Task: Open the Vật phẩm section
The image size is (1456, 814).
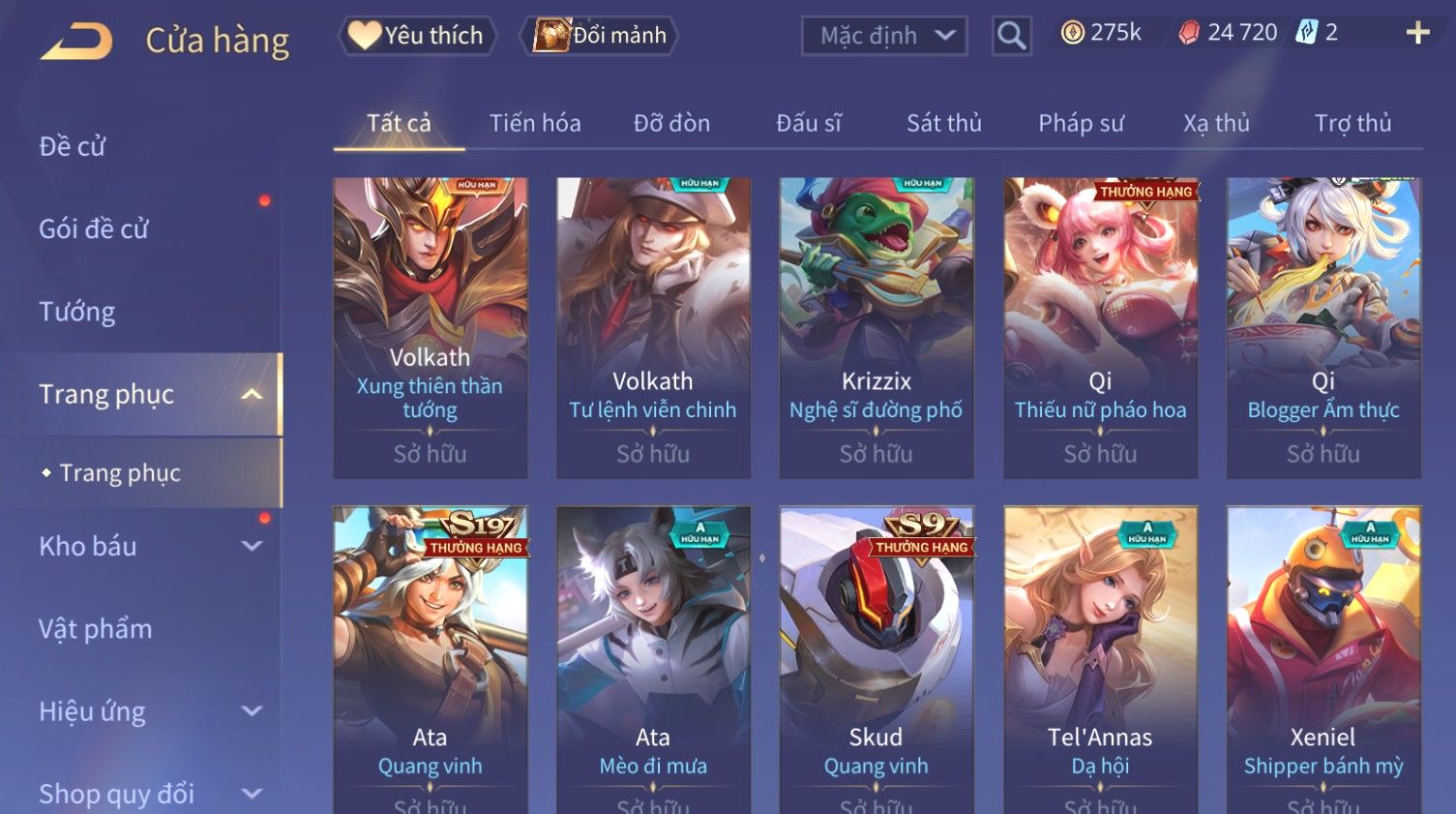Action: (x=96, y=629)
